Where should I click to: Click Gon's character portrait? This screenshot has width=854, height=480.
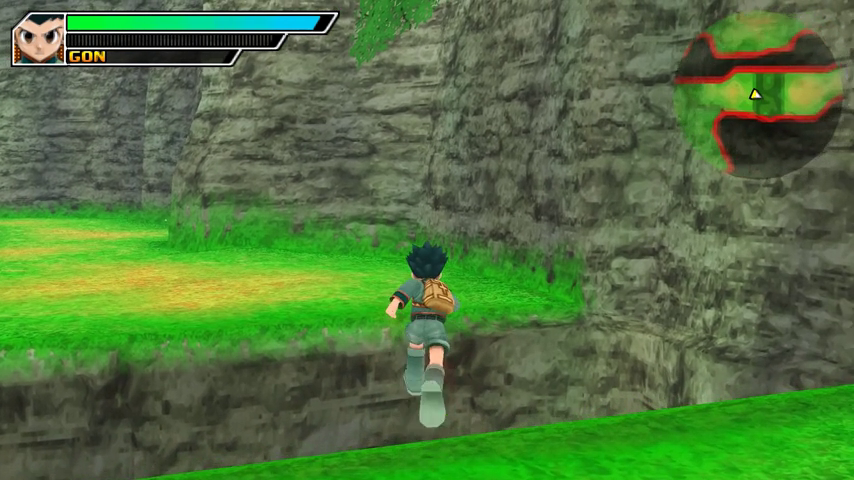39,39
